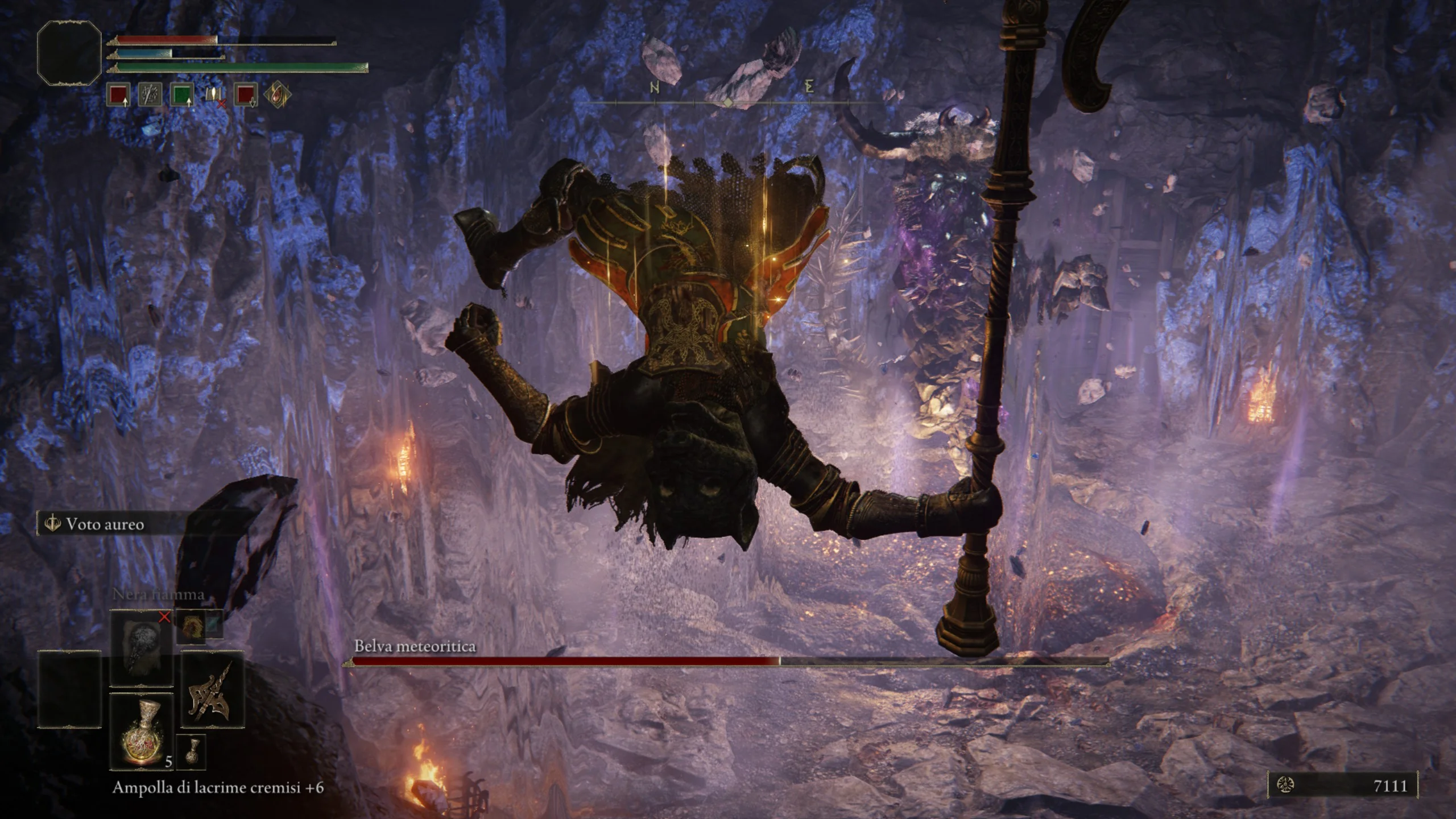Click the empty left-hand armament slot
This screenshot has width=1456, height=819.
point(69,689)
